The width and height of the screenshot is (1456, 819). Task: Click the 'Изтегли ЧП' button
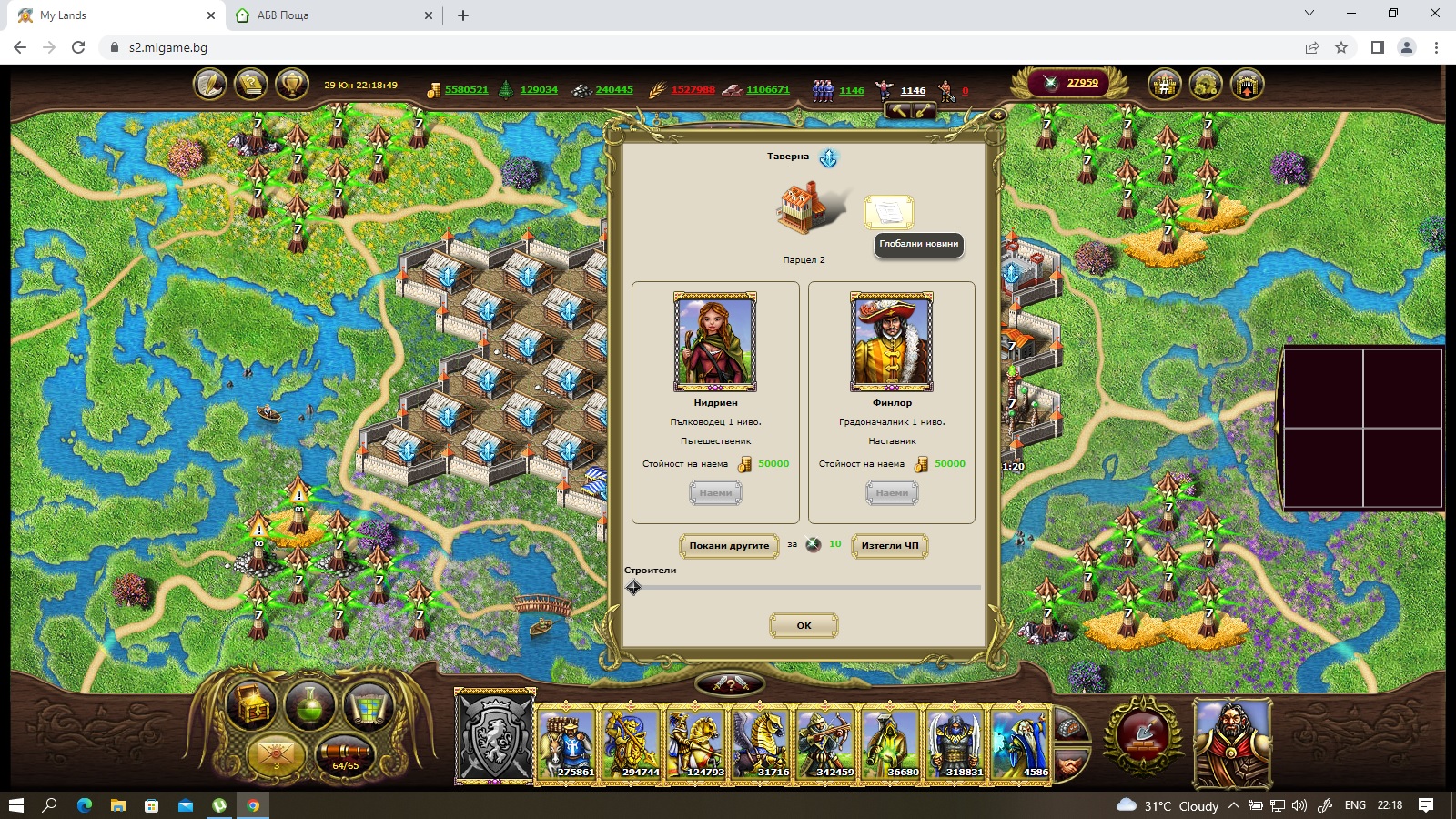click(890, 546)
